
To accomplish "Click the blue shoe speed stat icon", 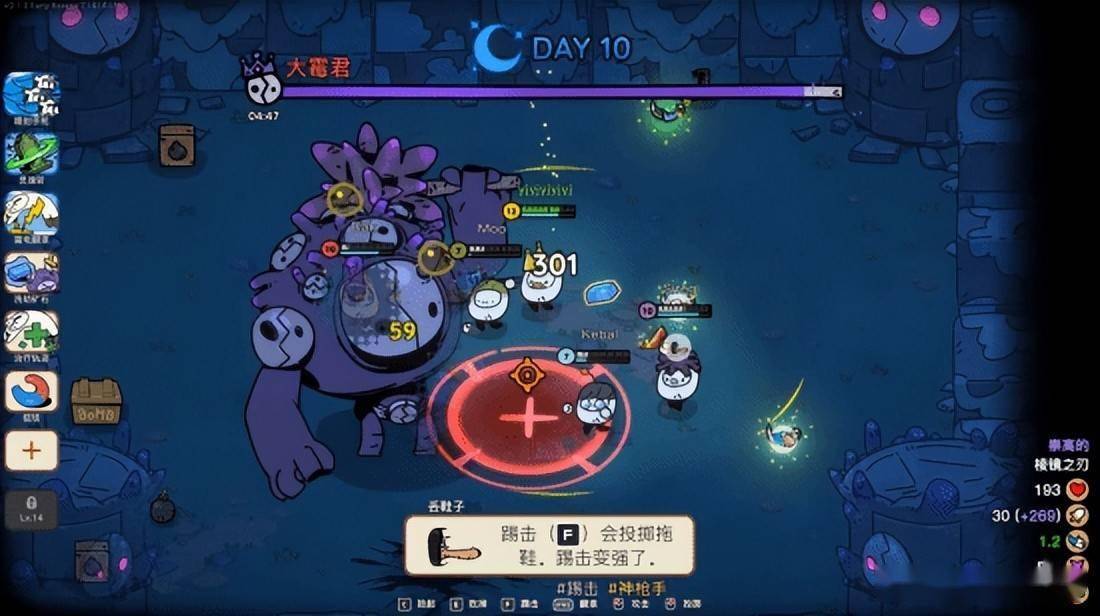I will (1077, 541).
